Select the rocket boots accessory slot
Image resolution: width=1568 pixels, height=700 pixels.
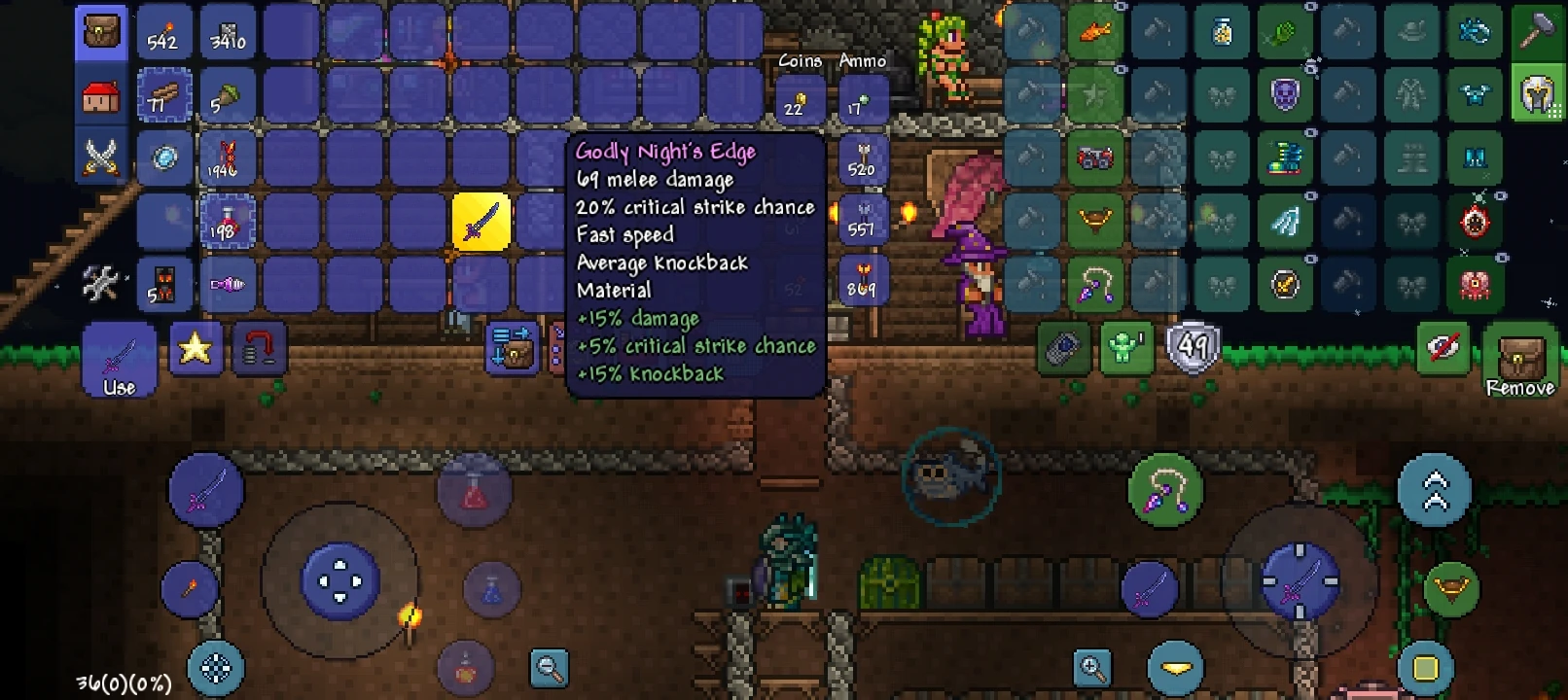coord(1285,158)
